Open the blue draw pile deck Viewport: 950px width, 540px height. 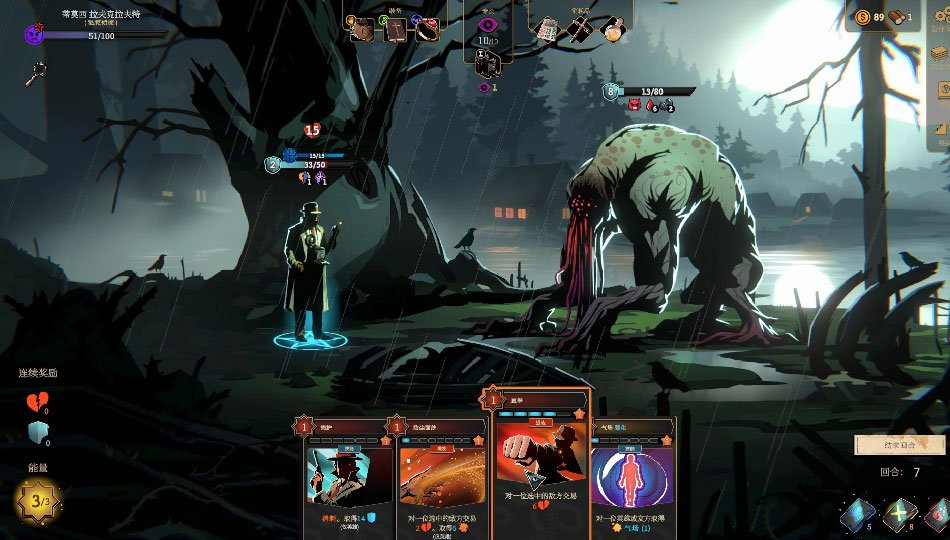857,515
